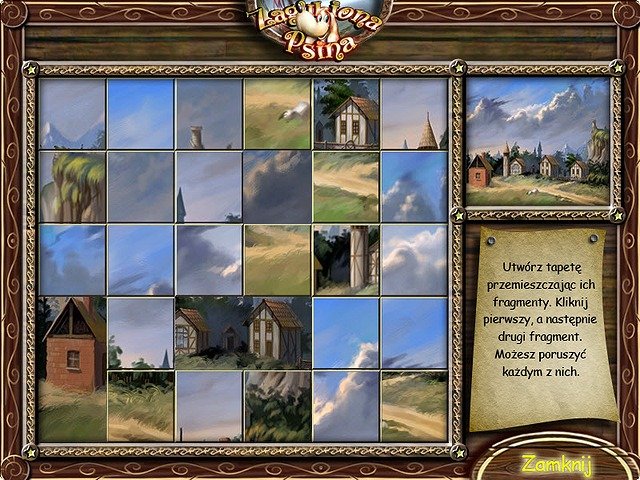Select the tile with distant mountain peaks

point(72,114)
